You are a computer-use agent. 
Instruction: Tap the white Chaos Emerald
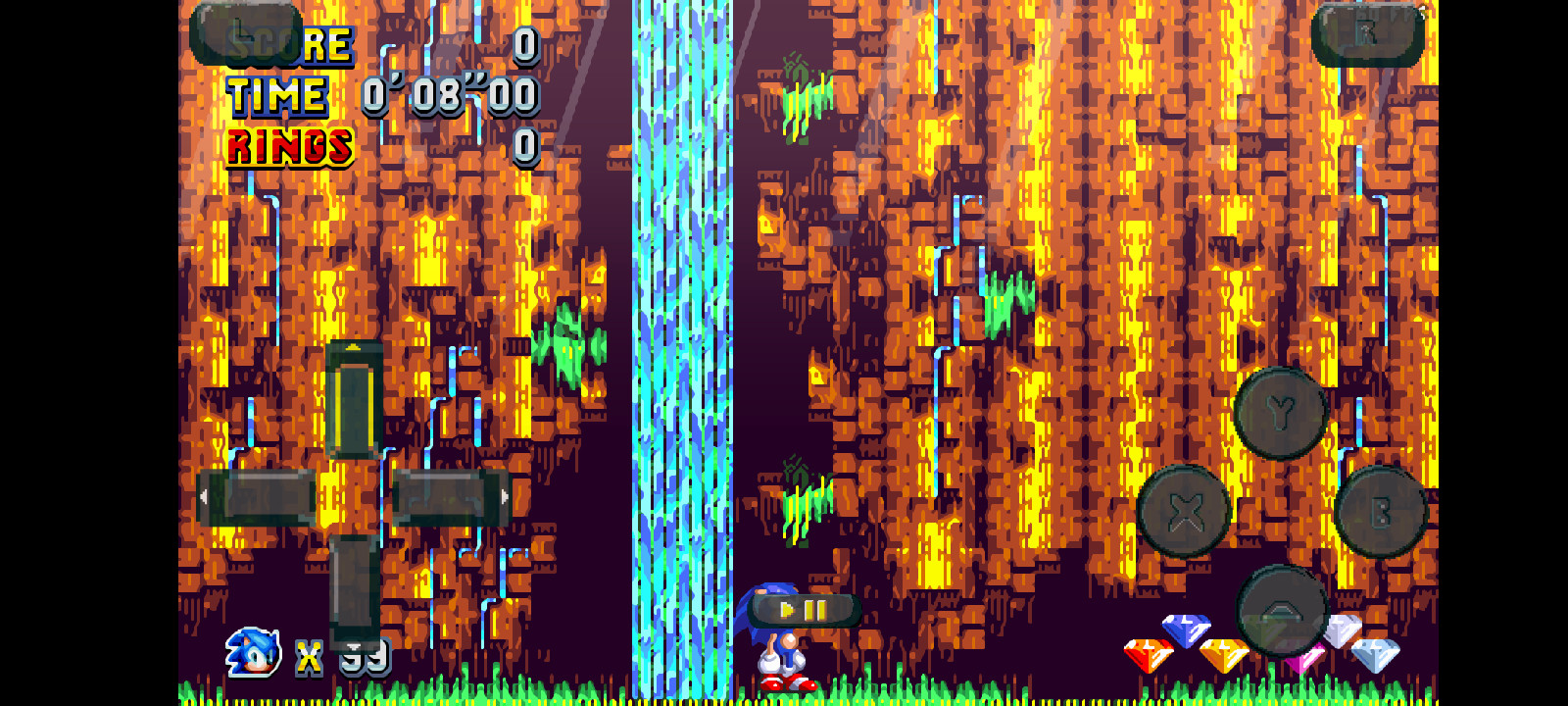coord(1341,632)
